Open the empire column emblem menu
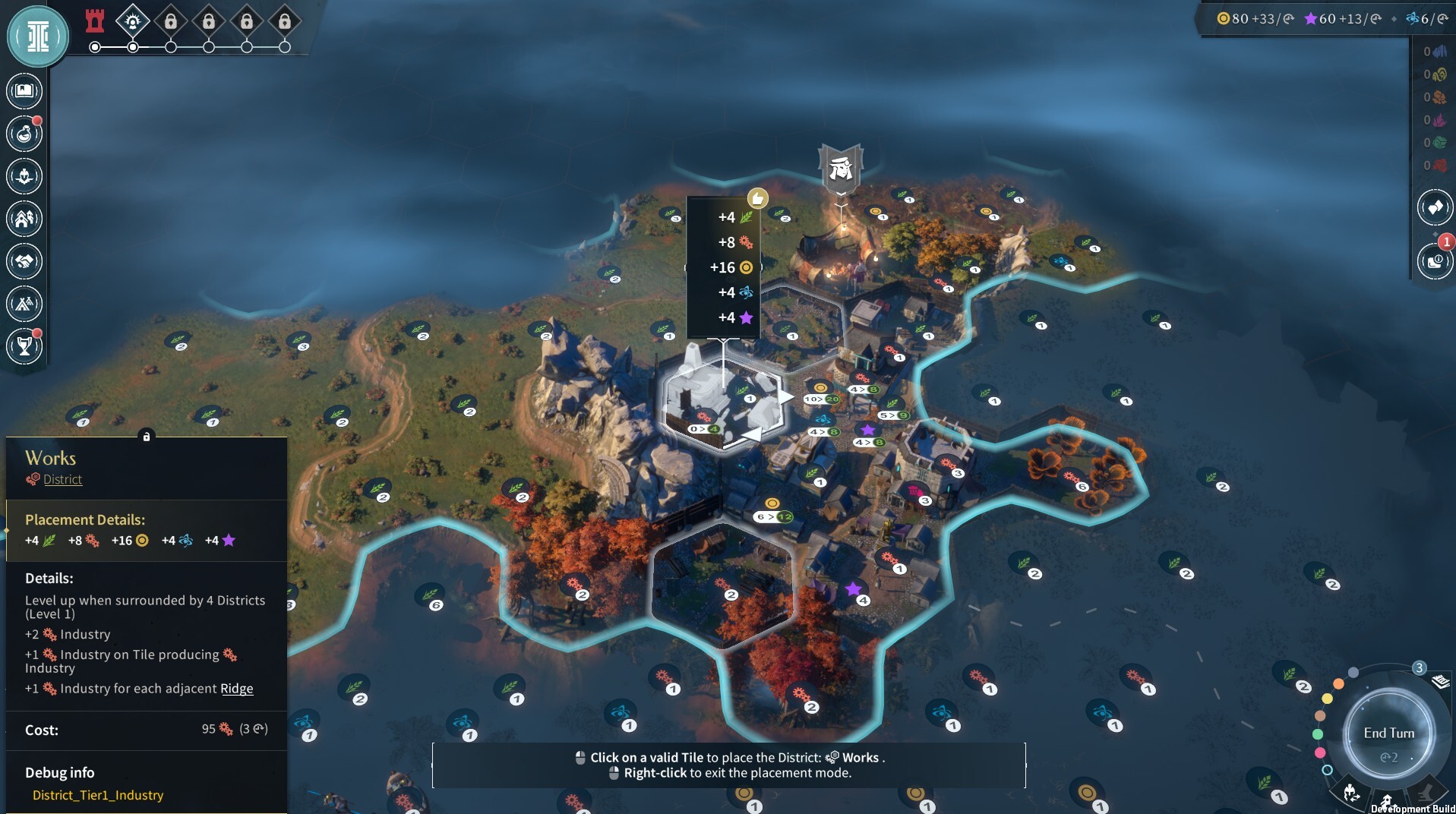The image size is (1456, 814). click(x=37, y=36)
